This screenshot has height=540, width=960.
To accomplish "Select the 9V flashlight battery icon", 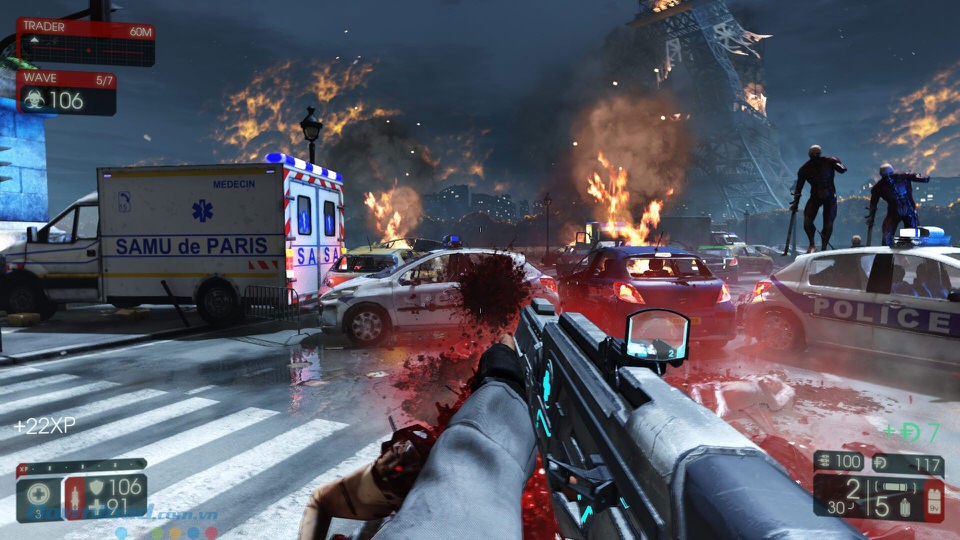I will click(x=932, y=501).
